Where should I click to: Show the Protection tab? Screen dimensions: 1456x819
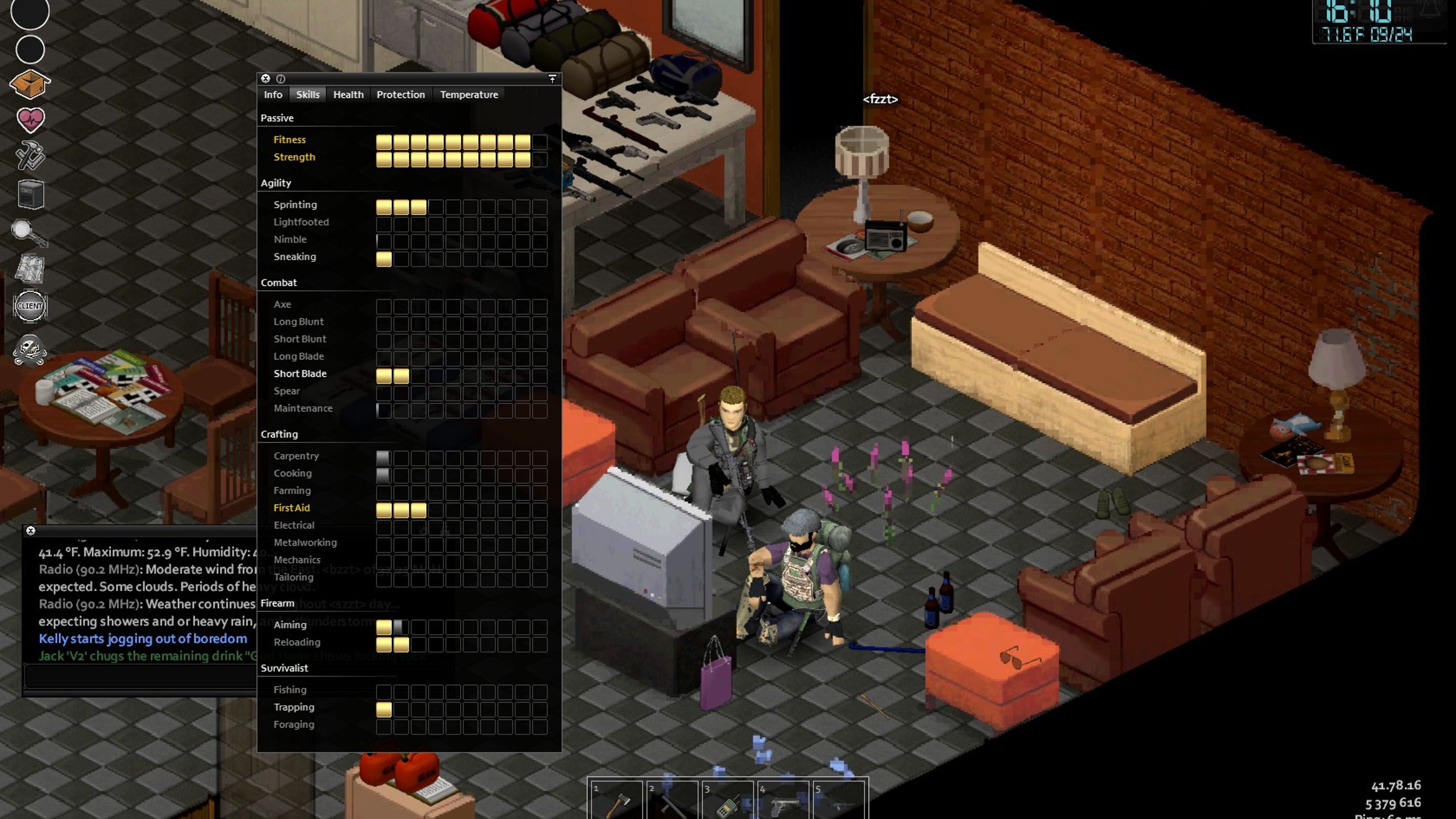(400, 94)
